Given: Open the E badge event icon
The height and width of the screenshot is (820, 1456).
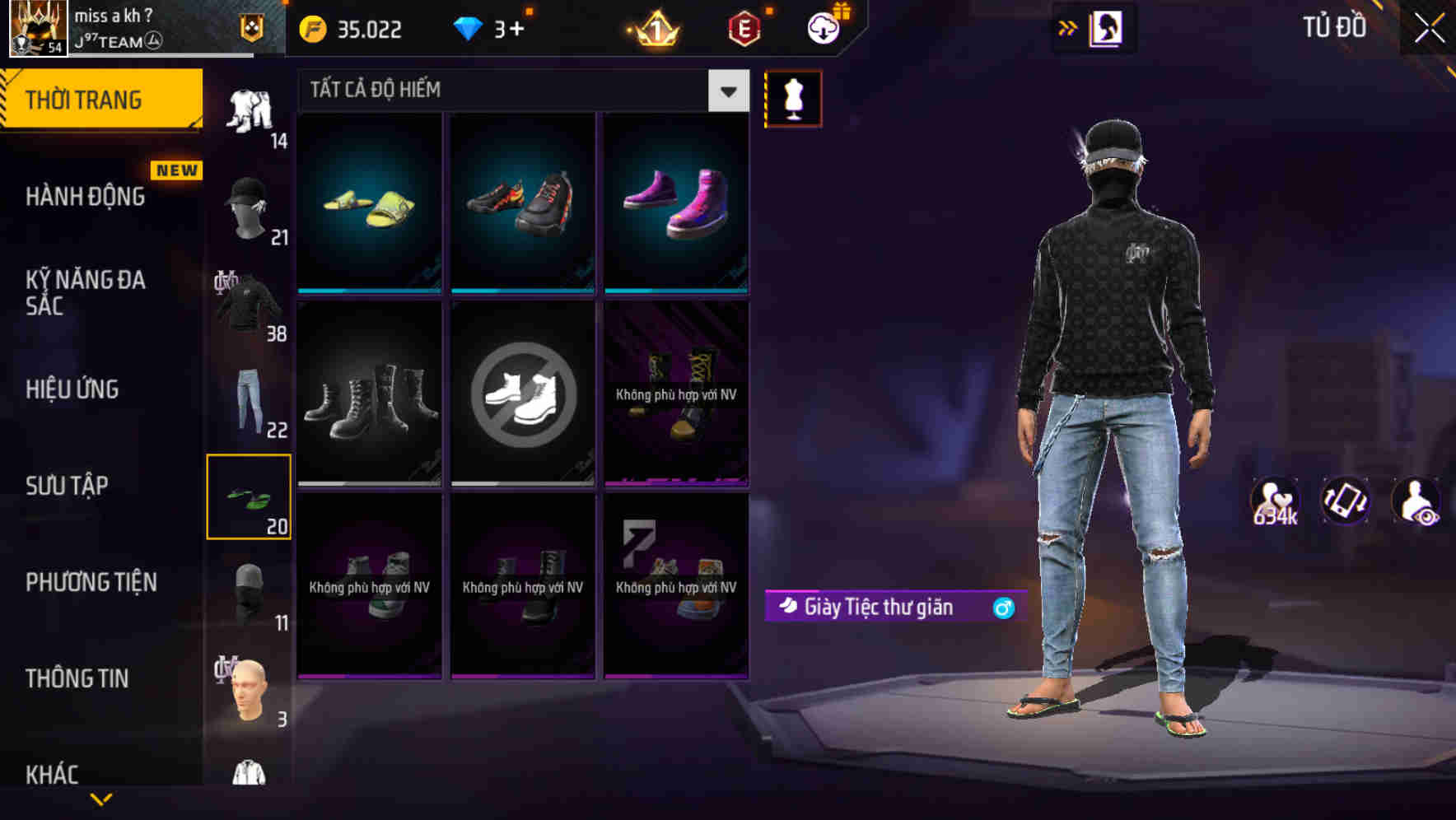Looking at the screenshot, I should [742, 27].
